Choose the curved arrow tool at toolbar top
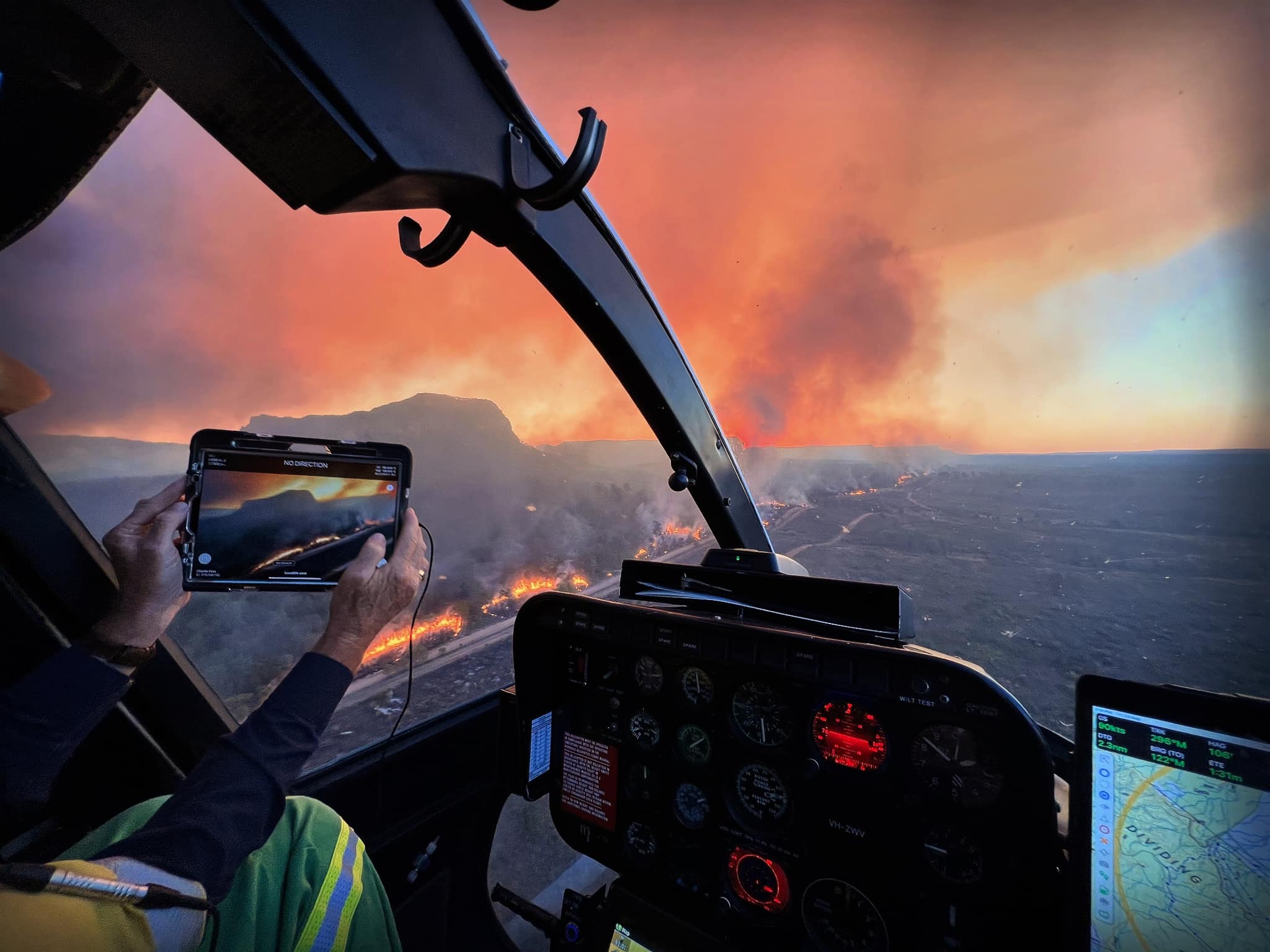The width and height of the screenshot is (1270, 952). click(x=1103, y=757)
